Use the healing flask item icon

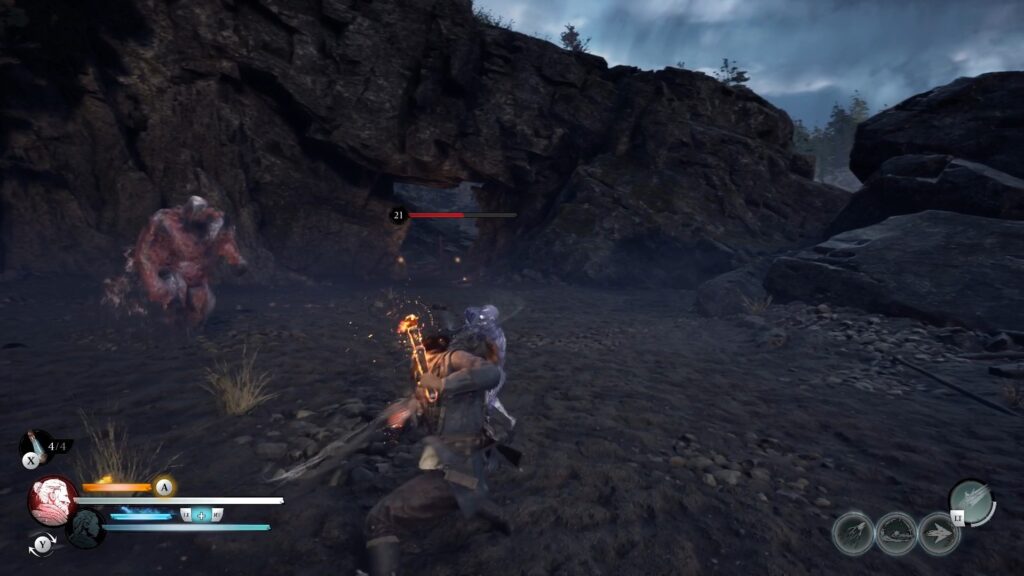tap(34, 446)
